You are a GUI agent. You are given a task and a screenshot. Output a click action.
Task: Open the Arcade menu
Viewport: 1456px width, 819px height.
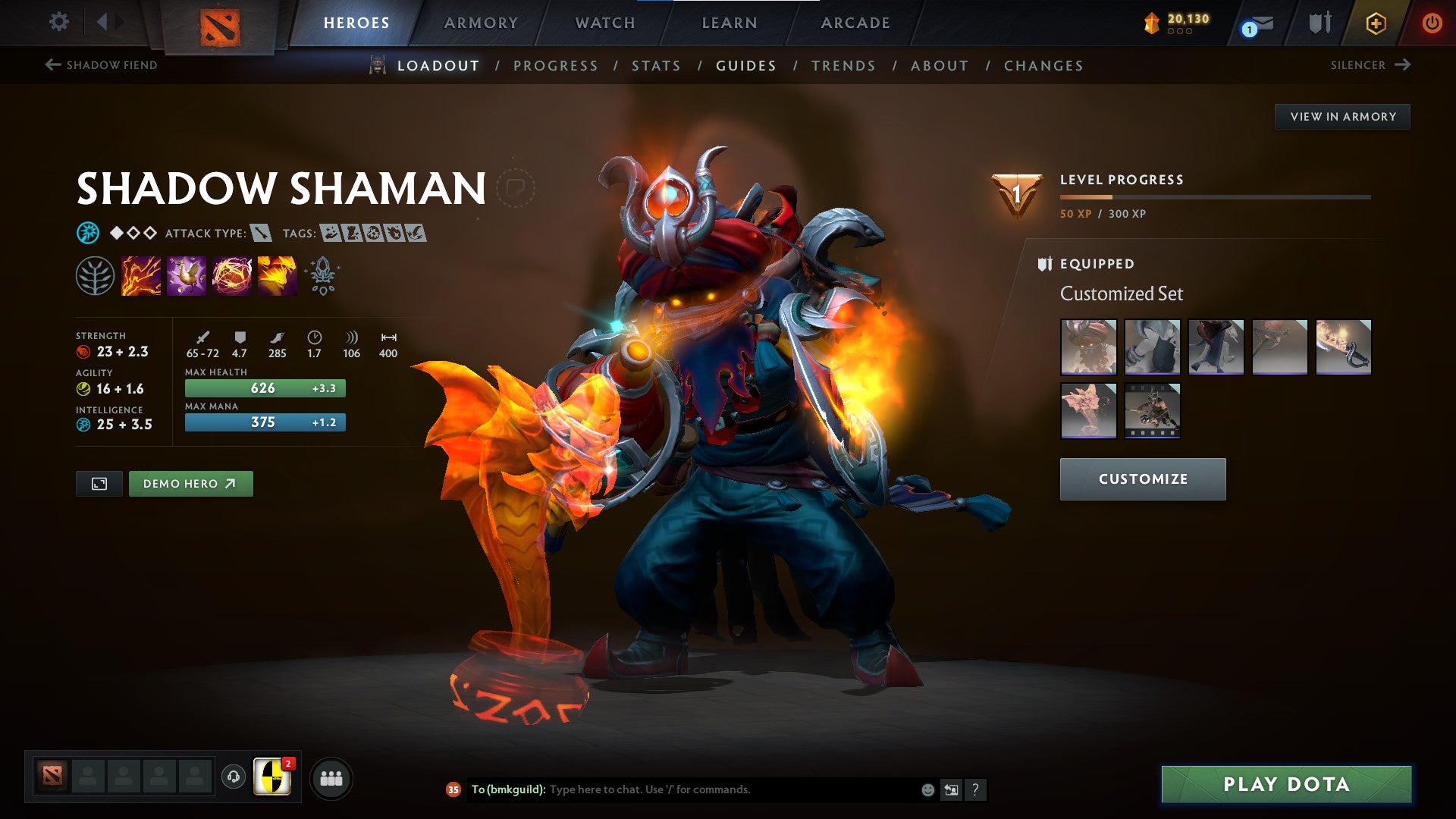pyautogui.click(x=855, y=23)
